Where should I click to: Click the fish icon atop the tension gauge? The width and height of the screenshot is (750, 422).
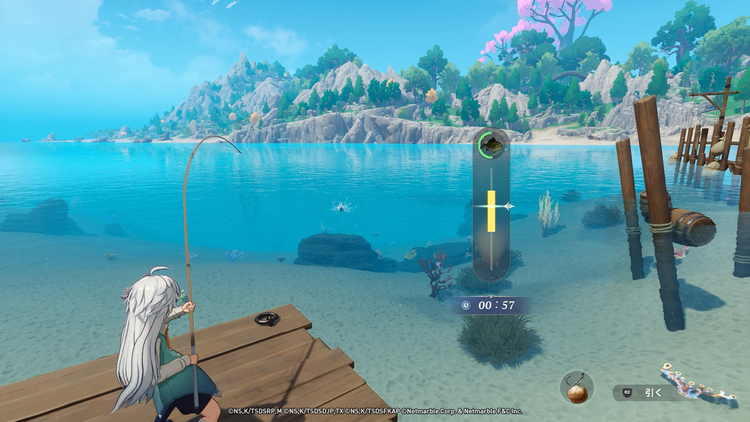[x=490, y=145]
